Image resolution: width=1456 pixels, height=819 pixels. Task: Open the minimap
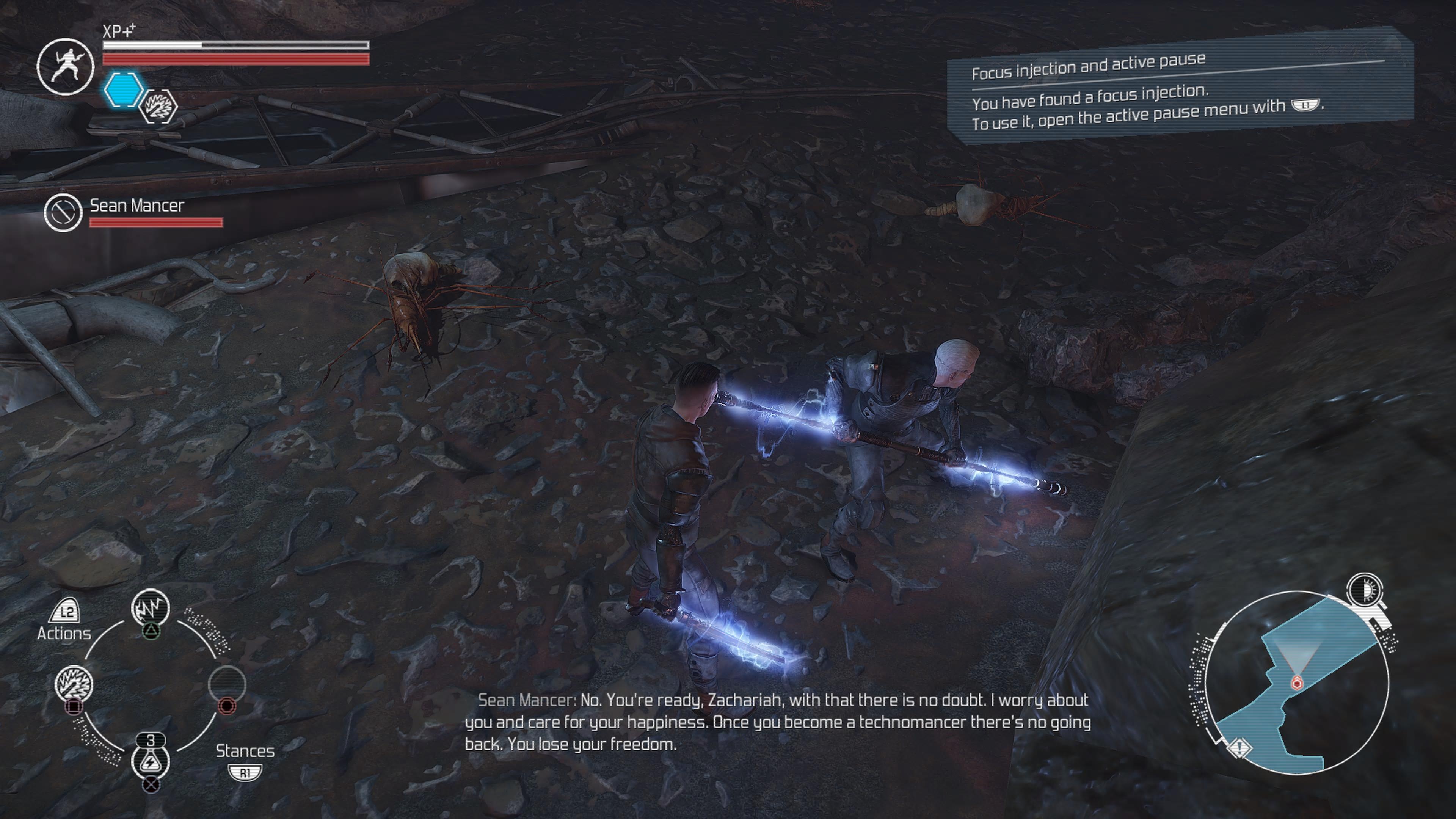point(1297,682)
